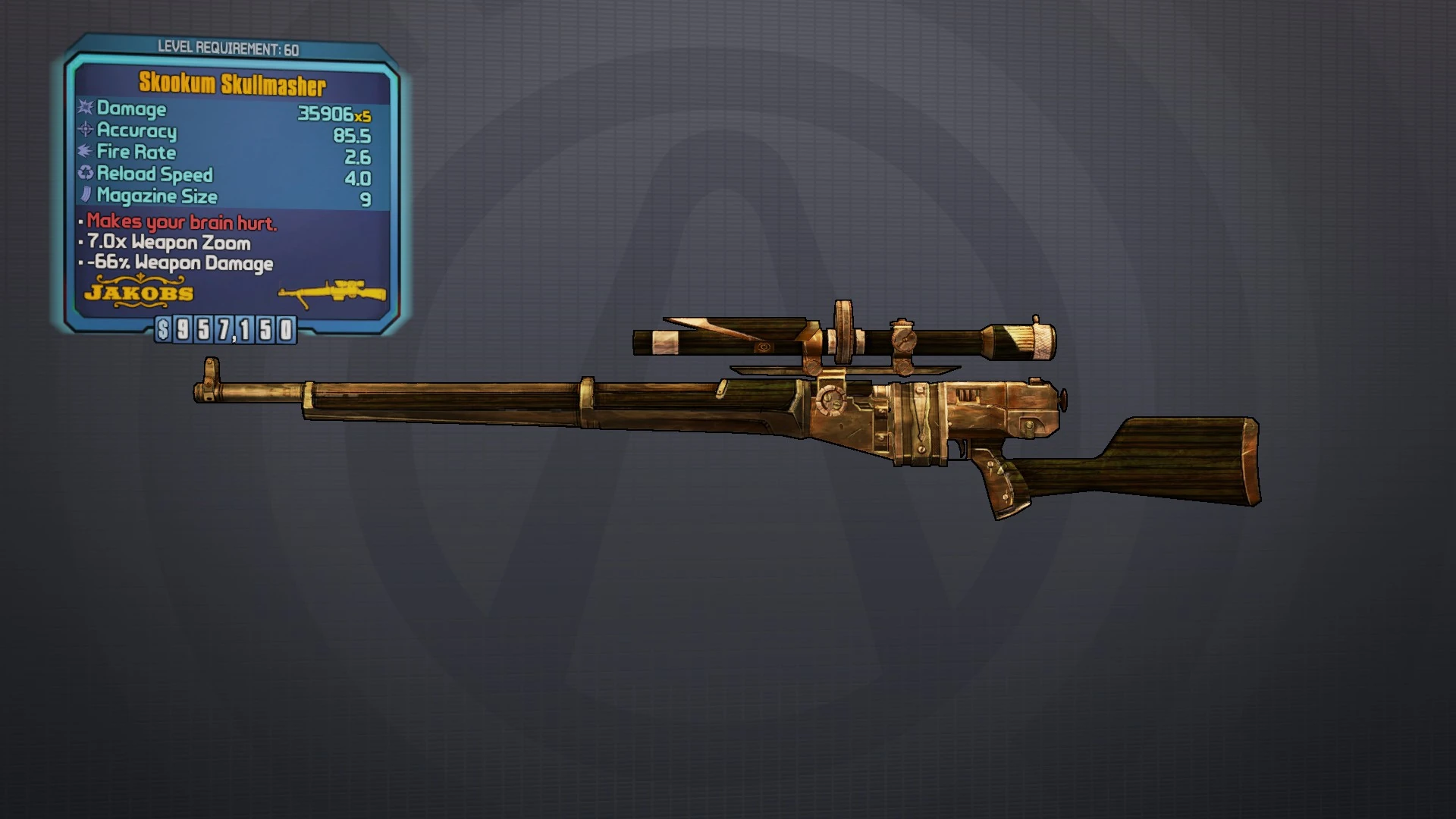Viewport: 1456px width, 819px height.
Task: Select the Jakobs manufacturer logo
Action: click(140, 293)
